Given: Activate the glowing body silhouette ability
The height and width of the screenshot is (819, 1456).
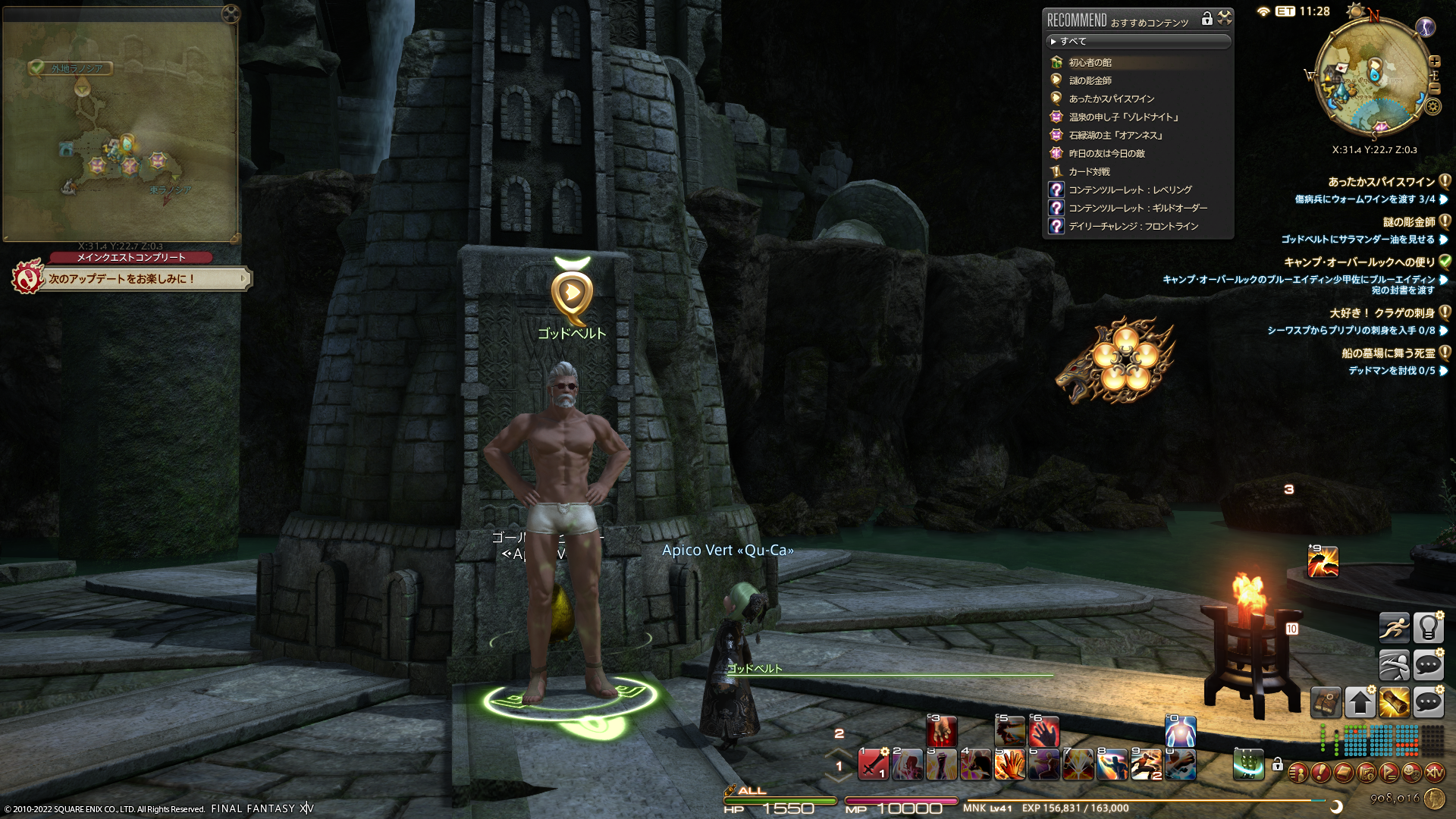Looking at the screenshot, I should tap(1180, 732).
